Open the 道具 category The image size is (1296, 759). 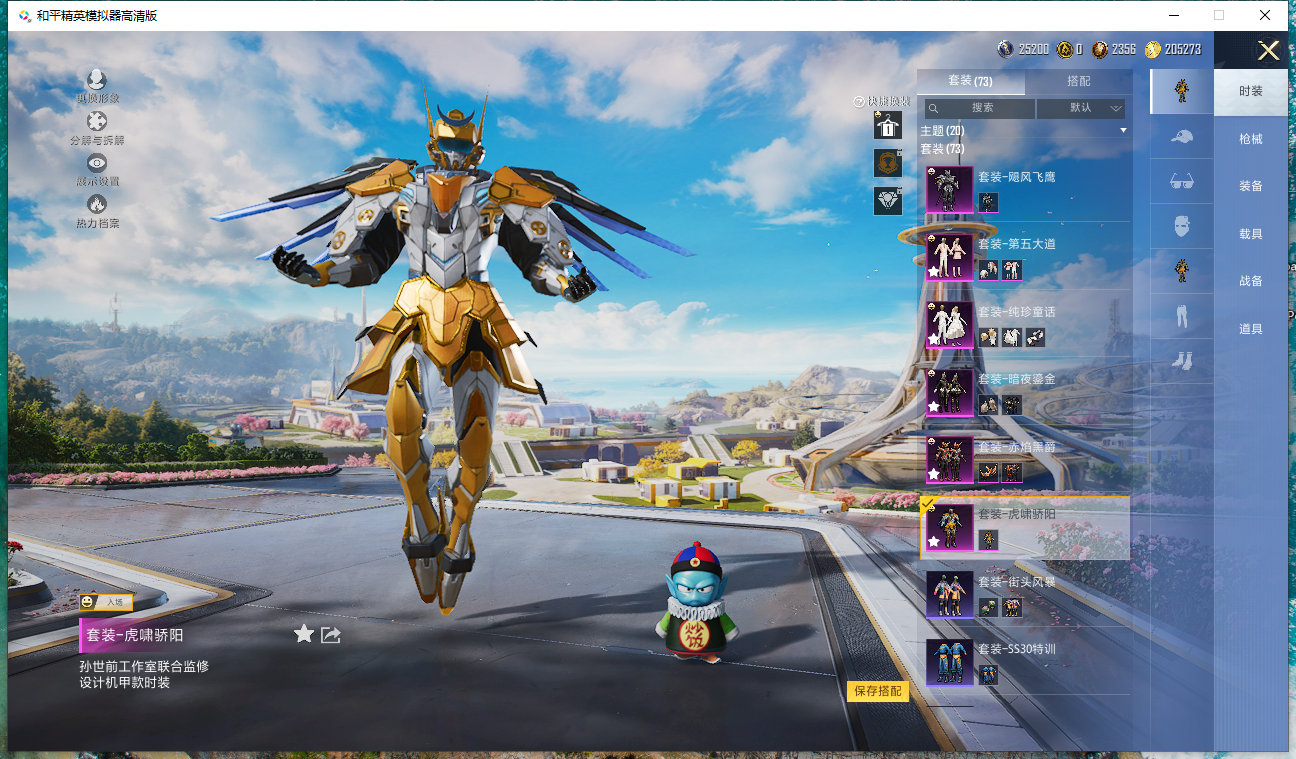tap(1250, 329)
